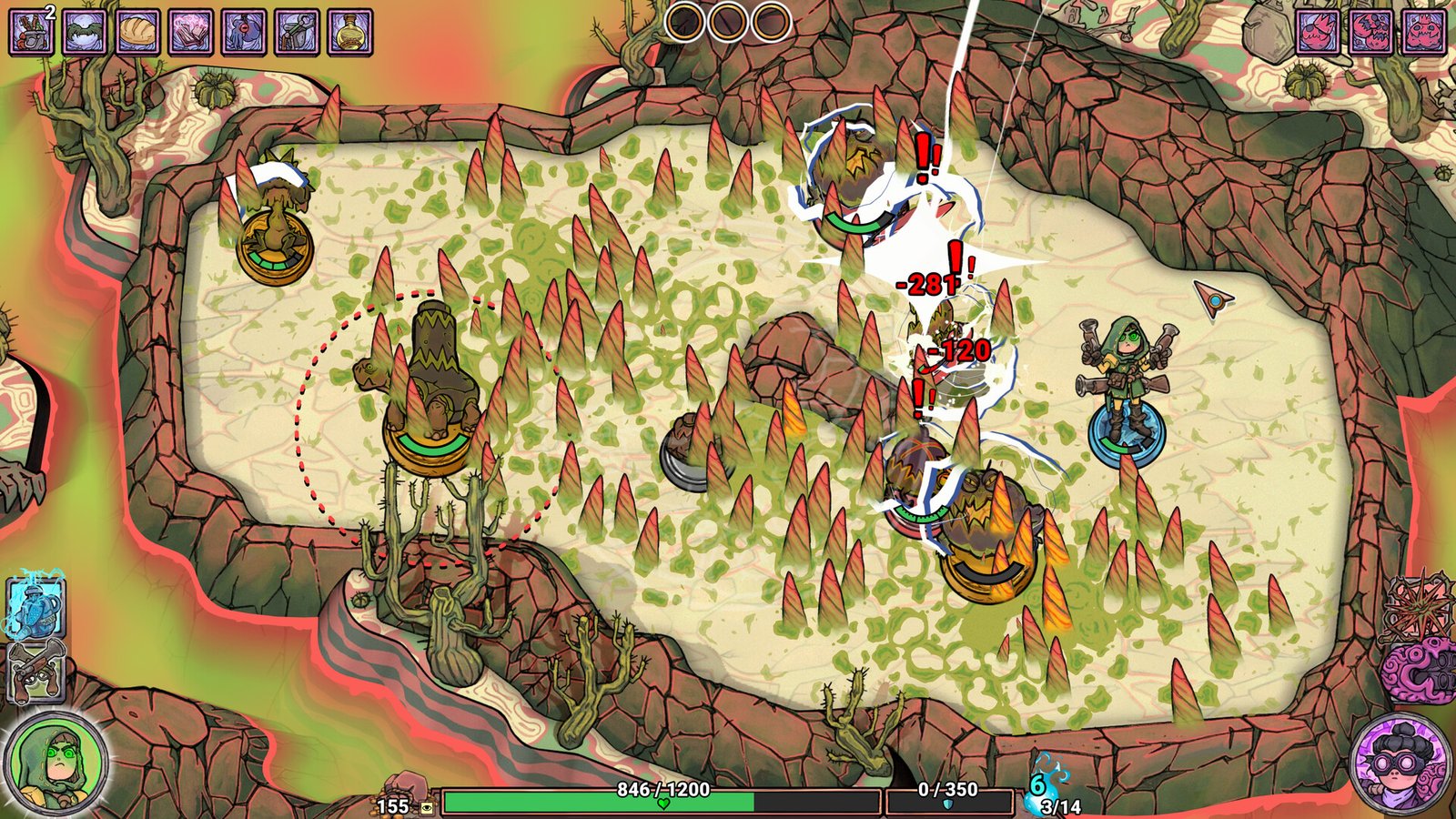1456x819 pixels.
Task: Click the spiky red burst icon
Action: 1420,607
